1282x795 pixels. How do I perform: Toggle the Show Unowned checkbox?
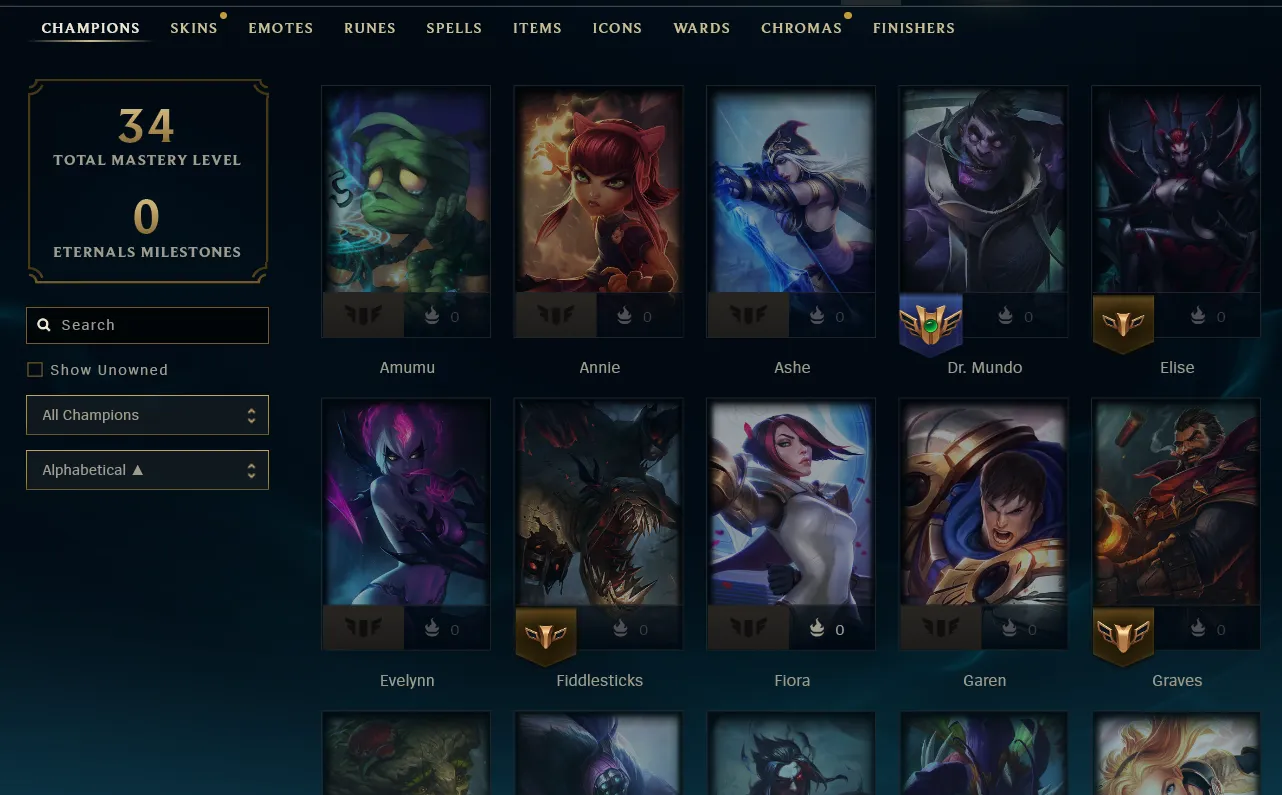click(x=35, y=370)
